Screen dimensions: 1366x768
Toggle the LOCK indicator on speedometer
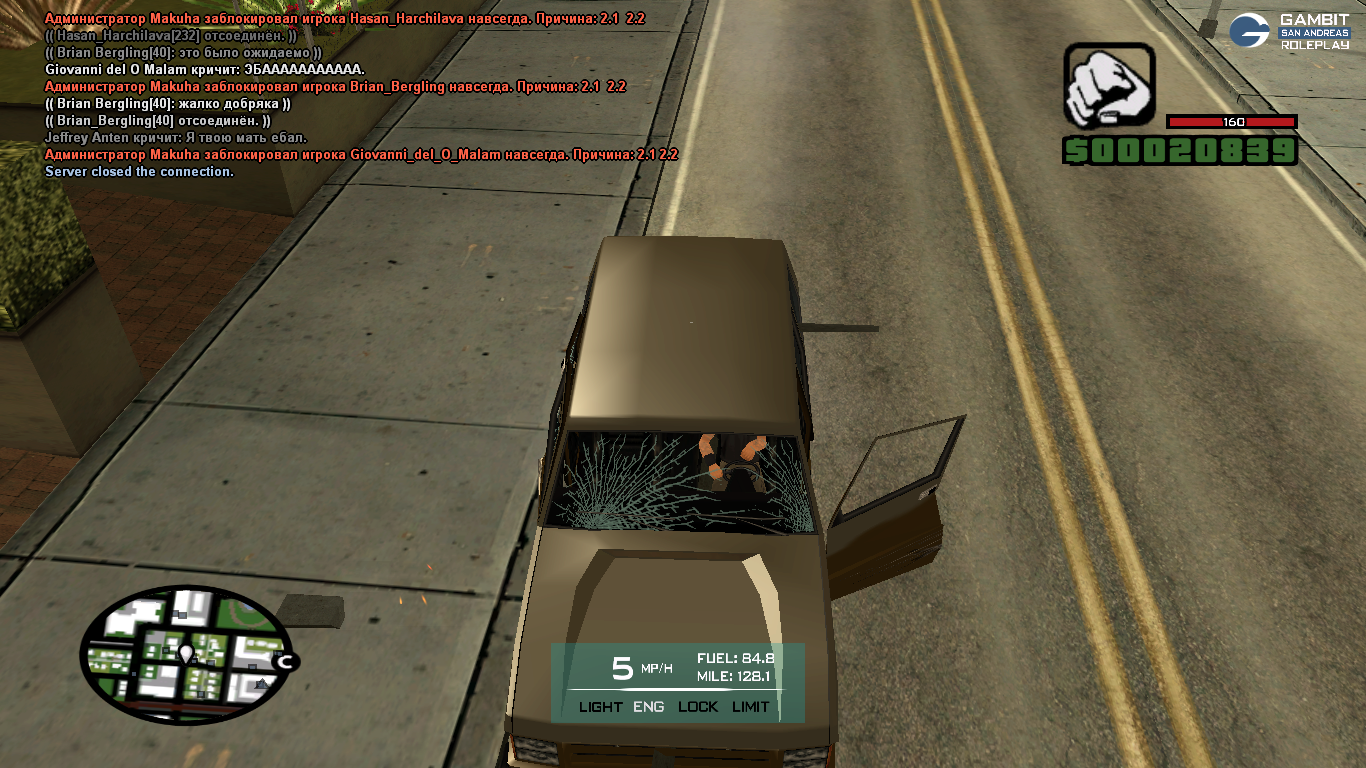[698, 706]
